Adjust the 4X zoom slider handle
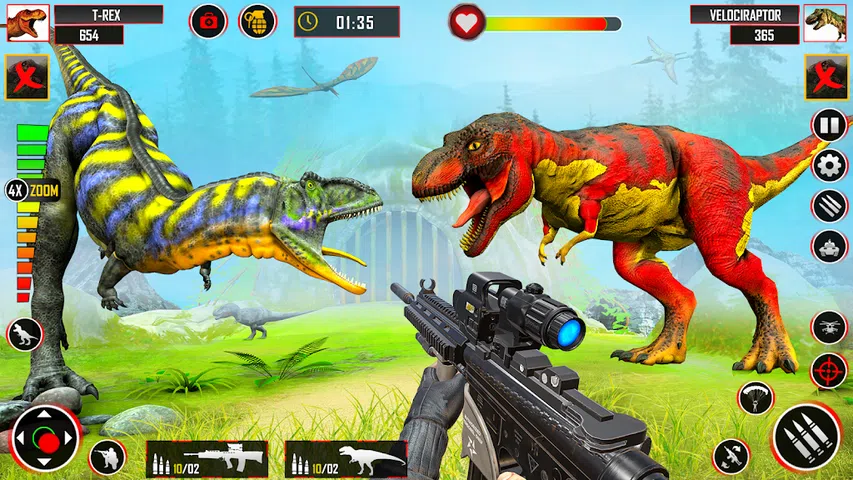The height and width of the screenshot is (480, 853). pos(16,190)
